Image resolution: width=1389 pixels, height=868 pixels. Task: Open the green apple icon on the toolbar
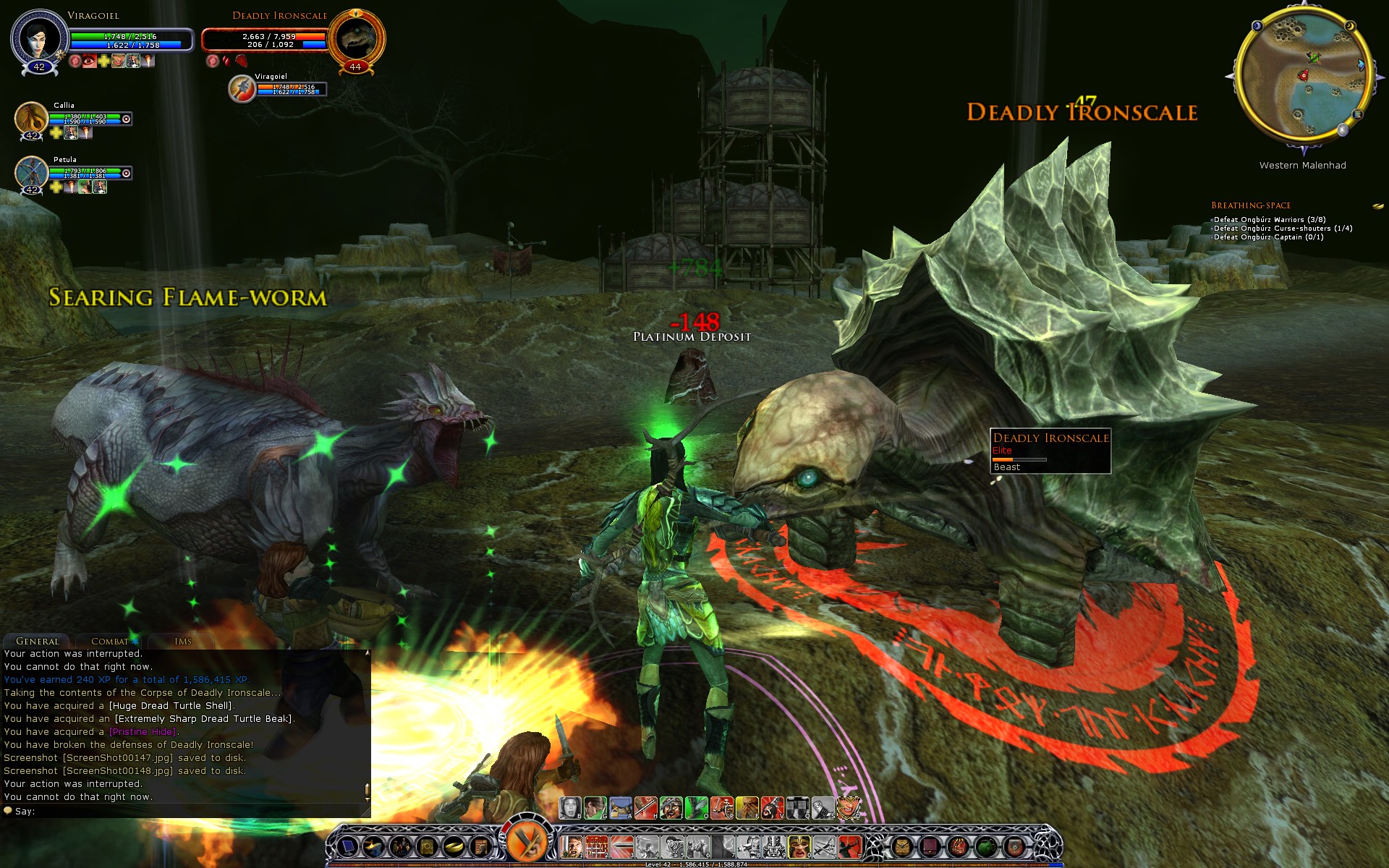pyautogui.click(x=986, y=846)
